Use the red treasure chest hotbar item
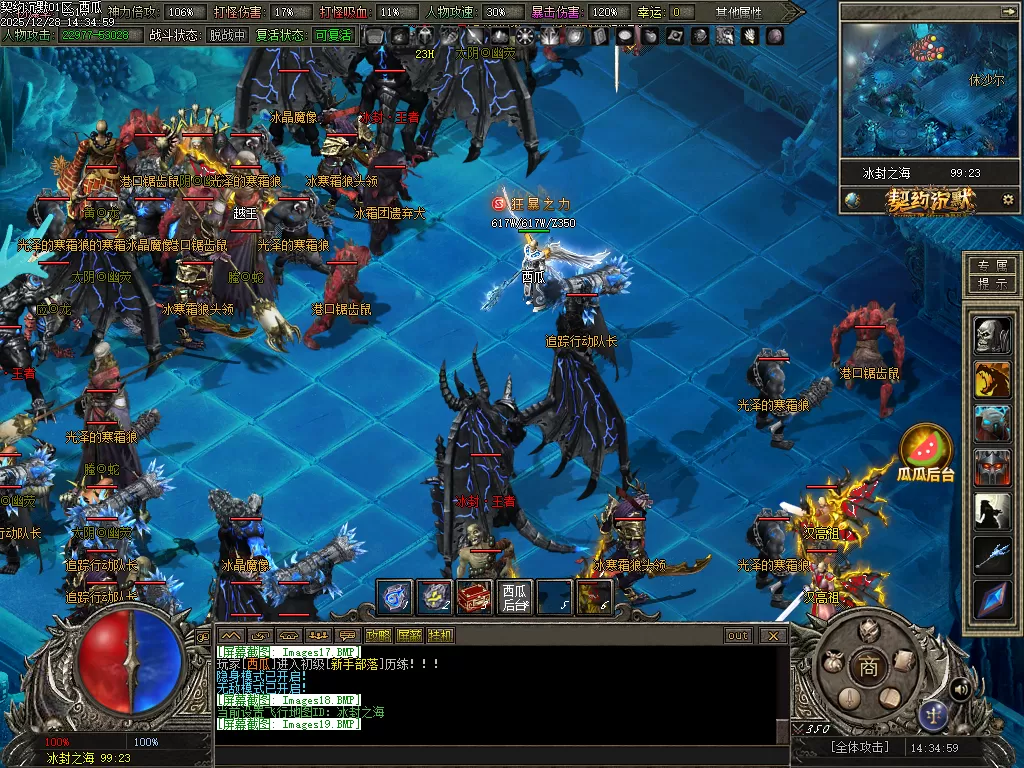1024x768 pixels. click(474, 597)
